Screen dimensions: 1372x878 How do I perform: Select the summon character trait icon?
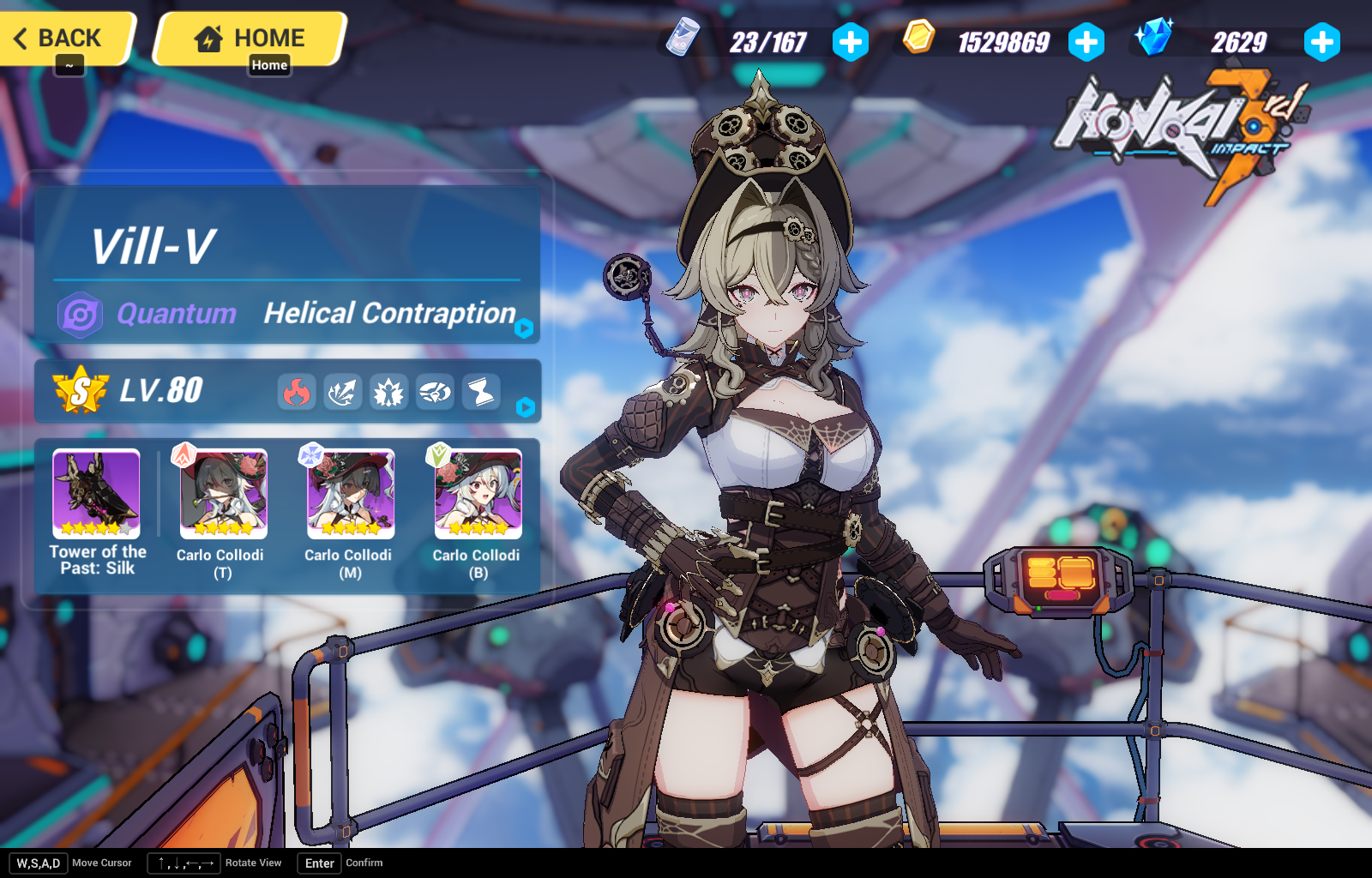tap(388, 392)
